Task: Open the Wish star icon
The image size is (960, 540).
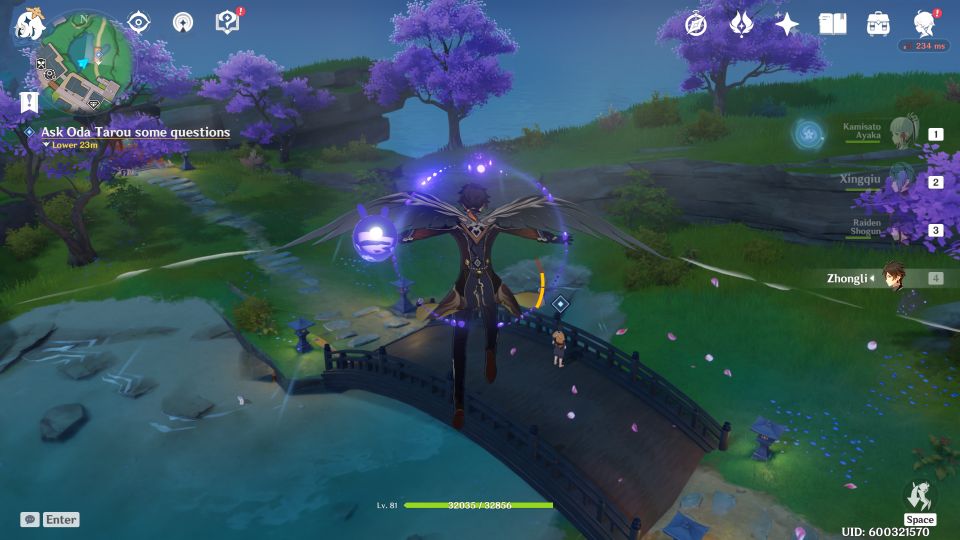Action: [x=787, y=24]
